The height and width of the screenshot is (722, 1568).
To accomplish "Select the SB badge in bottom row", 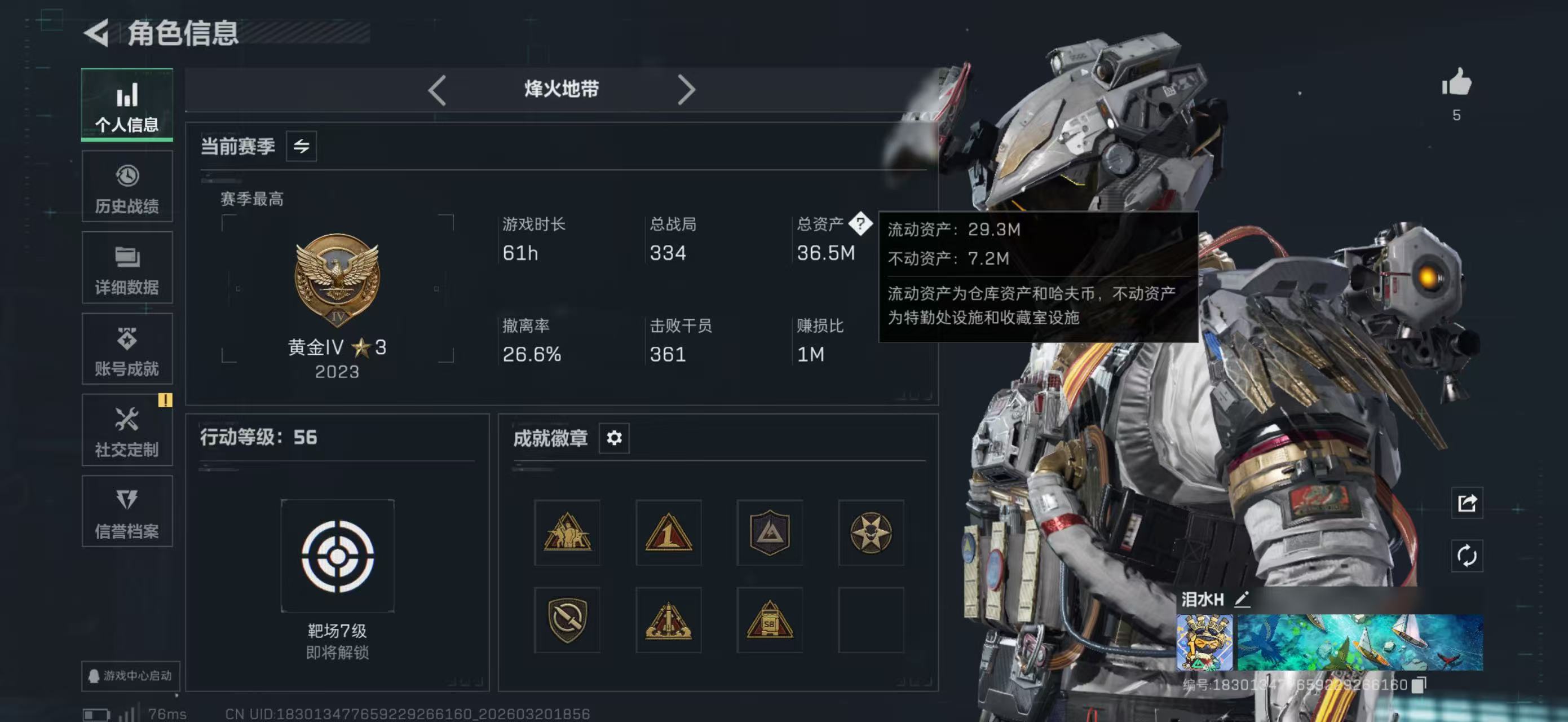I will click(769, 620).
